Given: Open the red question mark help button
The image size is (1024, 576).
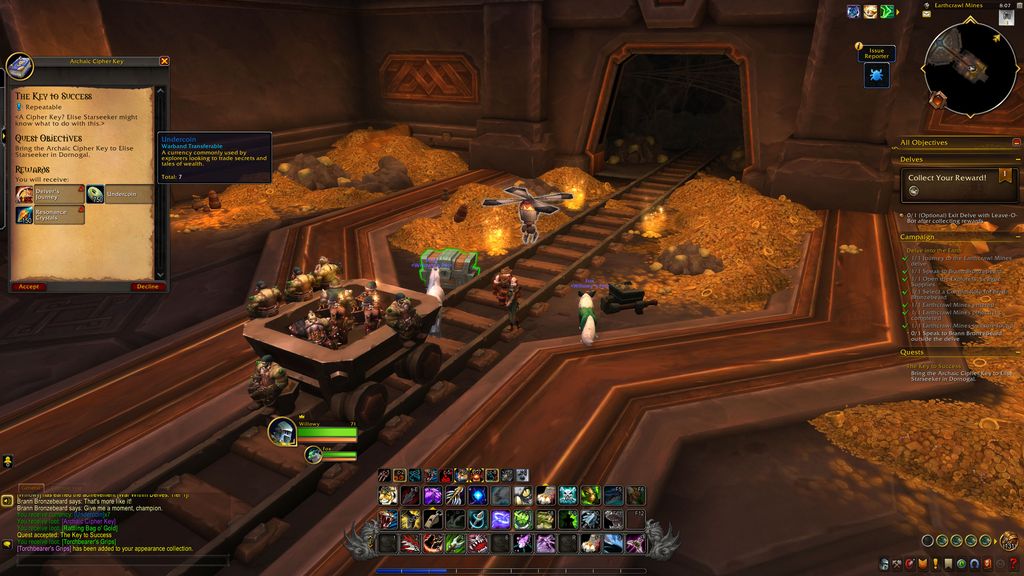Looking at the screenshot, I should tap(1015, 566).
